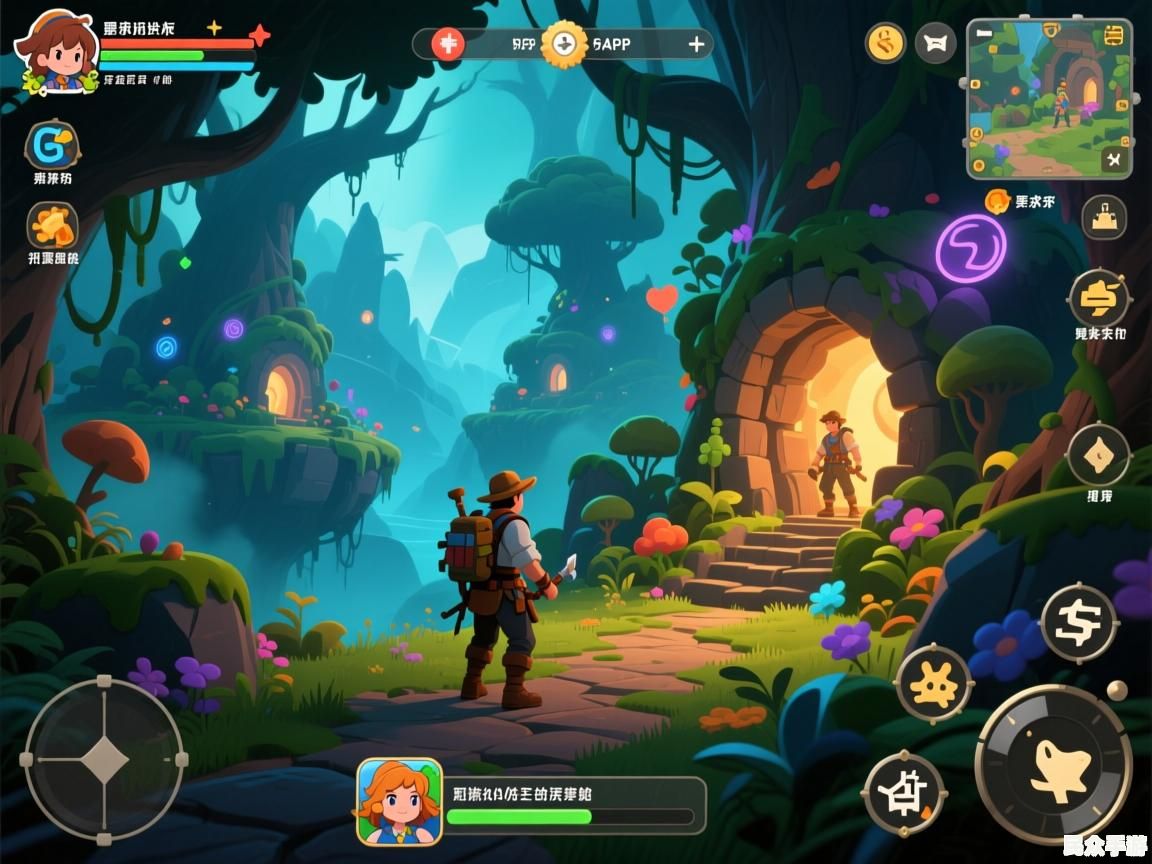Viewport: 1152px width, 864px height.
Task: Open the minimap
Action: [1049, 98]
